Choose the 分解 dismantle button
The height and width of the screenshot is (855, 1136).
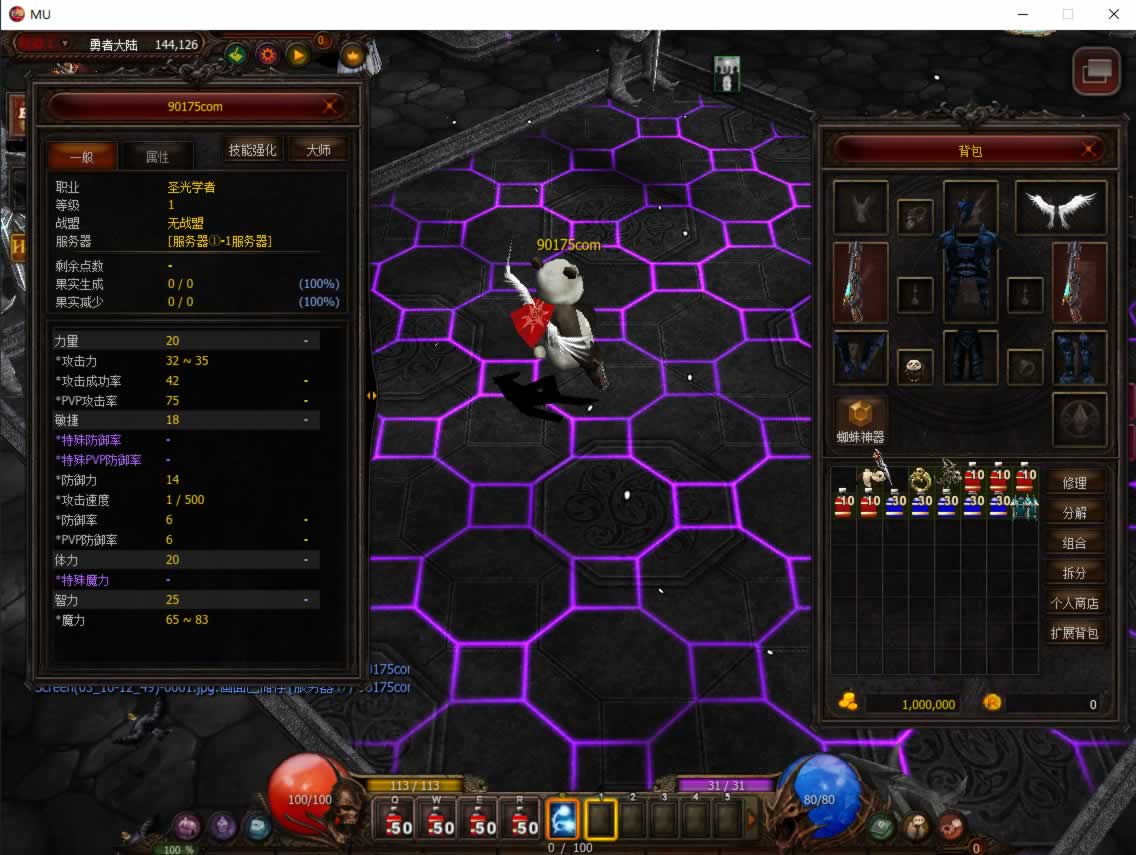[x=1074, y=513]
